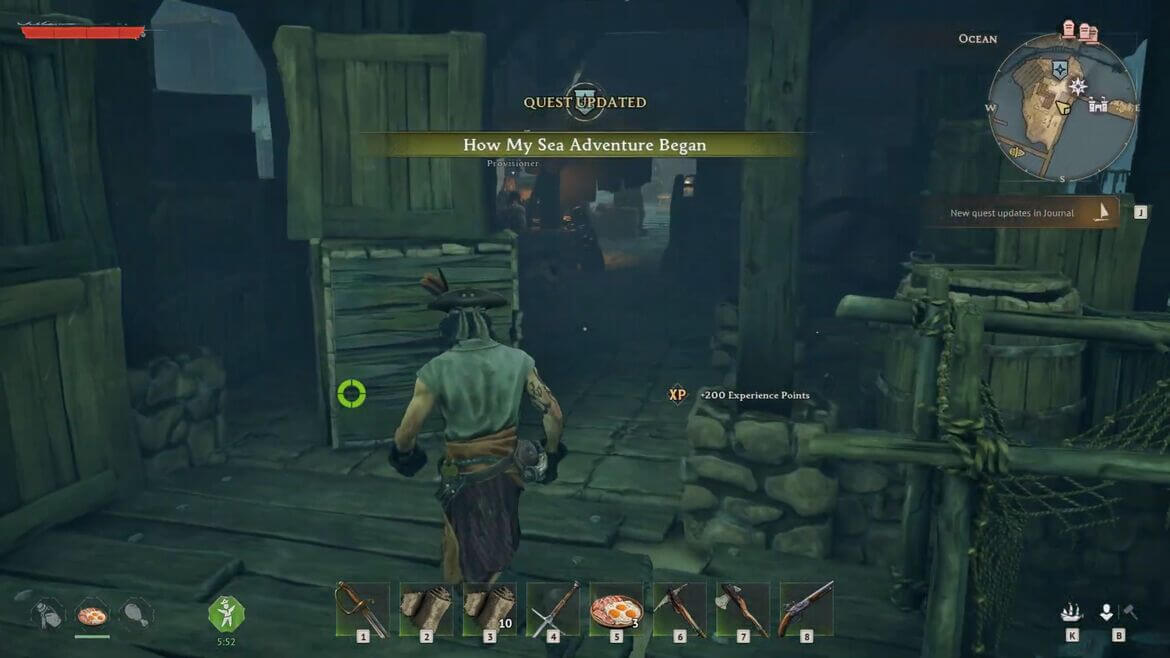Select the grey bottle drink slot
Screen dimensions: 1170x658
(x=48, y=614)
